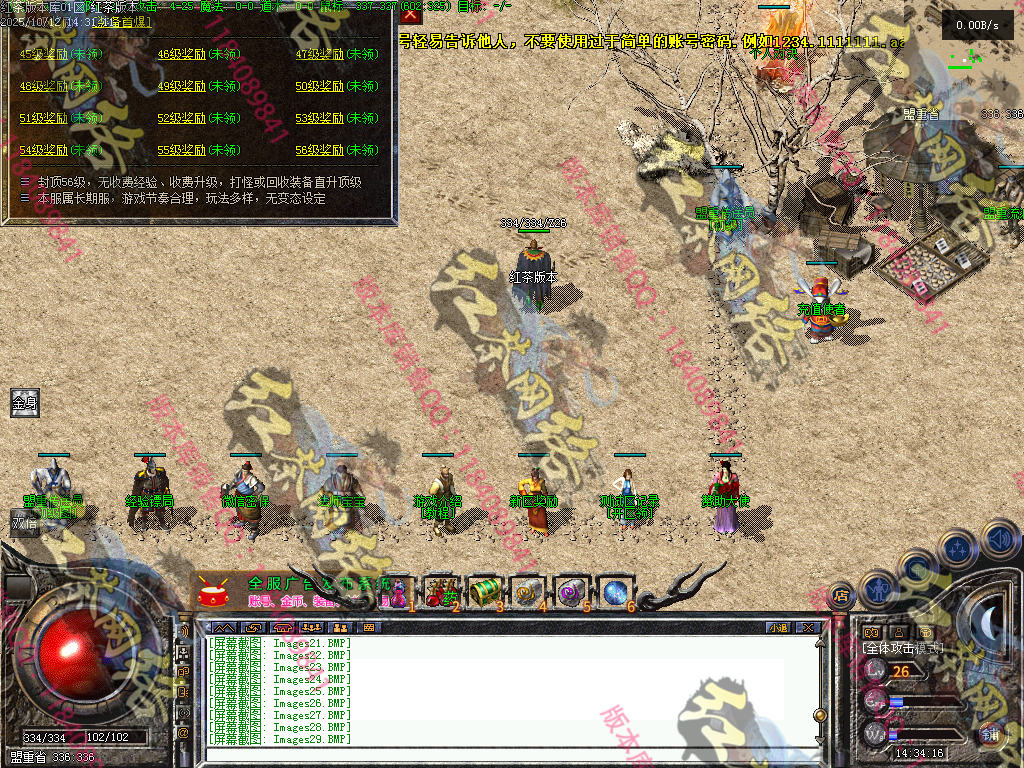Use the potion in hotbar slot 1
This screenshot has height=768, width=1024.
click(x=399, y=592)
